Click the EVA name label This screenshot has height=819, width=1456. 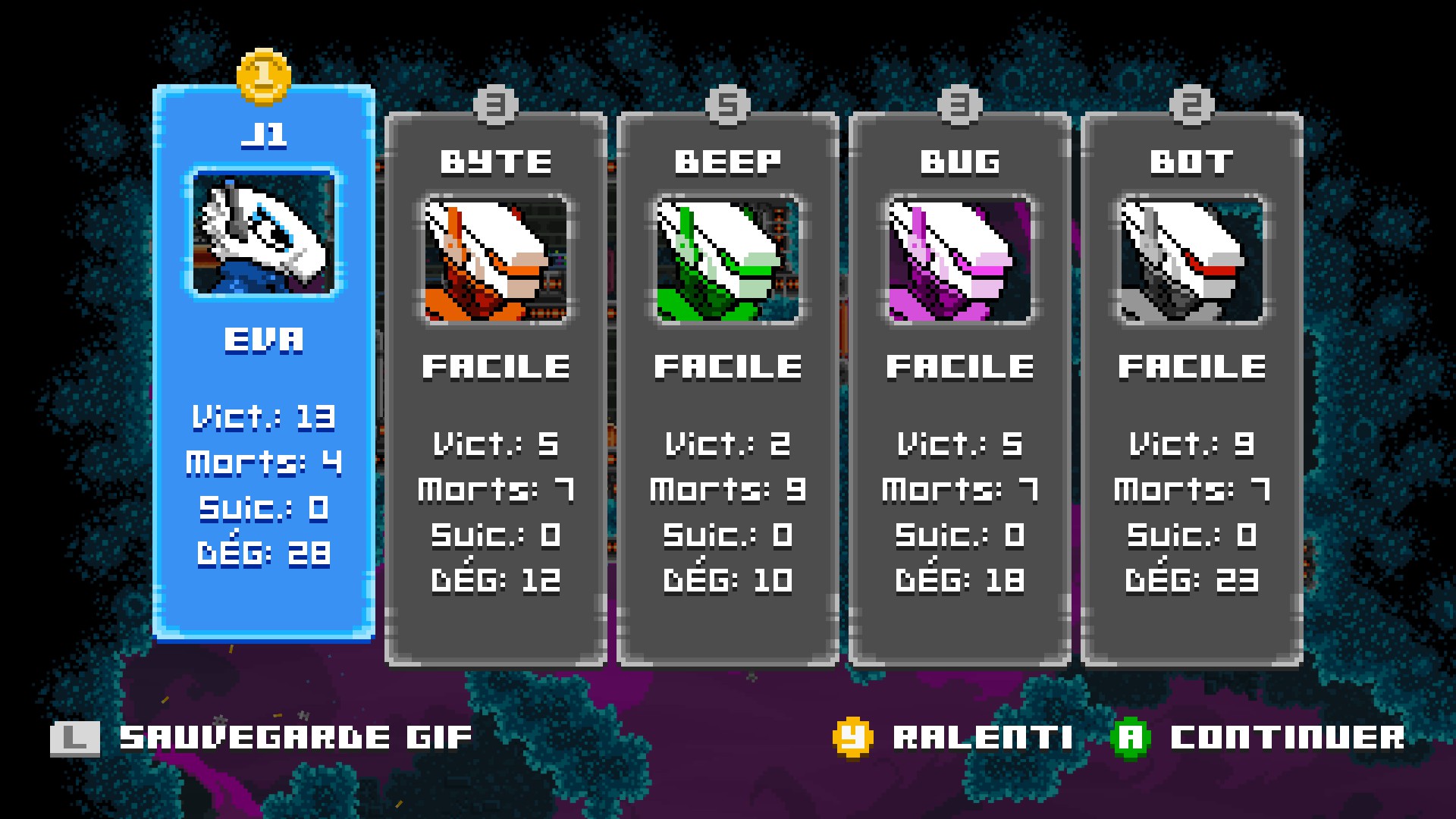point(263,340)
